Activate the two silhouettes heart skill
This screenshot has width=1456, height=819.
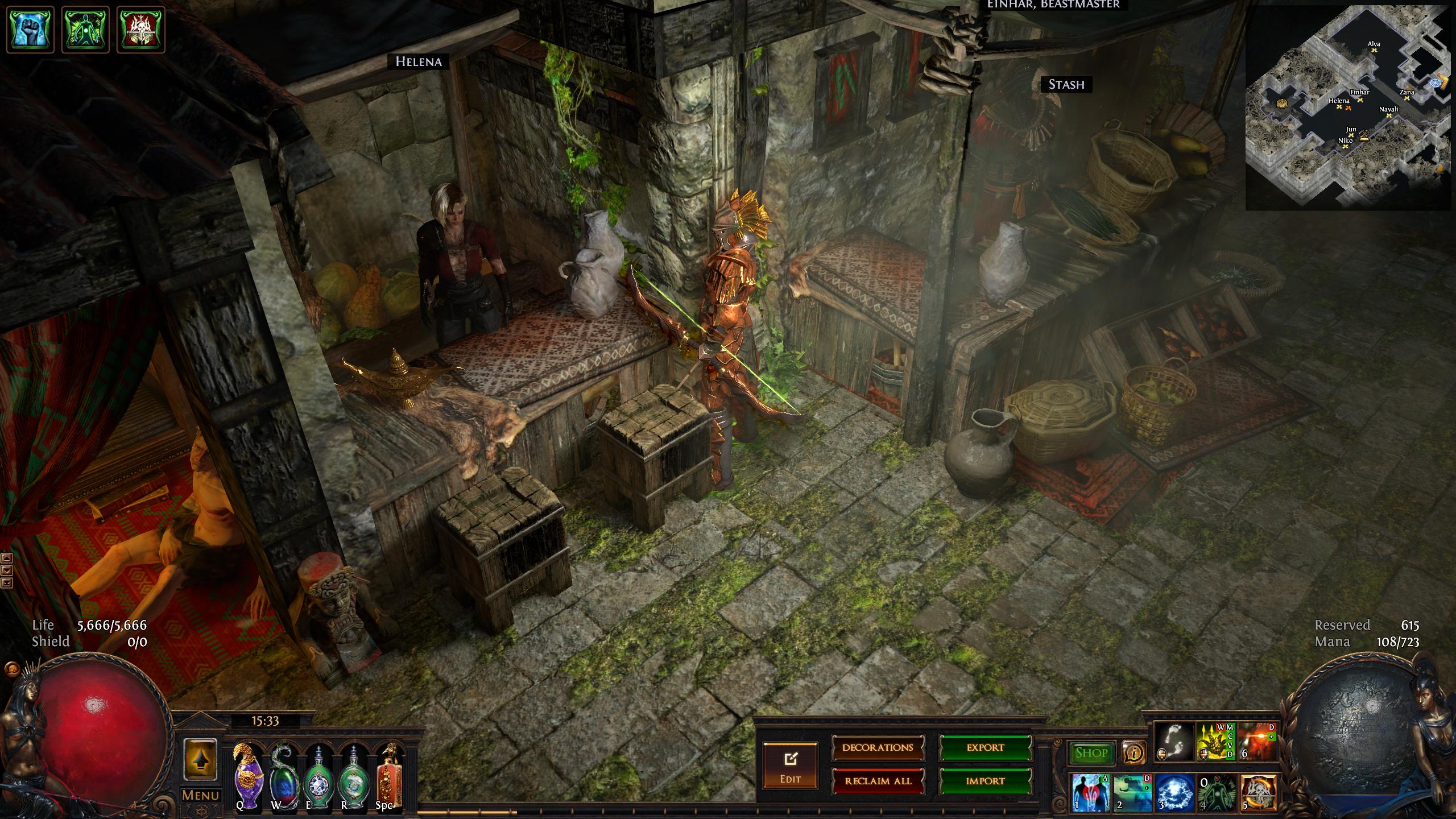[x=1090, y=792]
